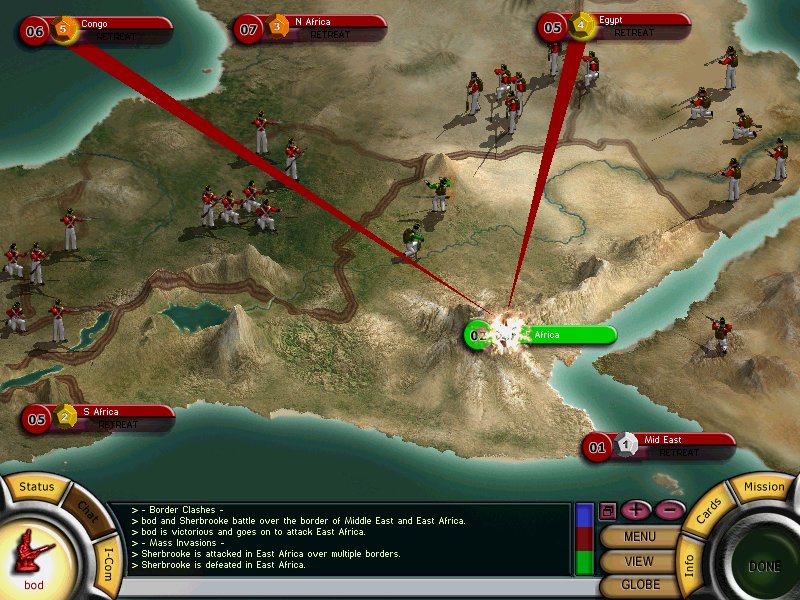Toggle the small window icon beside zoom buttons

coord(607,511)
